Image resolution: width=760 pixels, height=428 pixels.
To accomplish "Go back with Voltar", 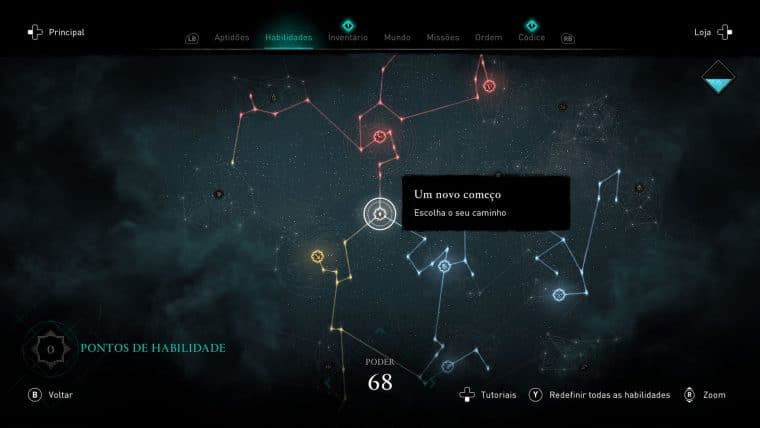I will (x=51, y=395).
